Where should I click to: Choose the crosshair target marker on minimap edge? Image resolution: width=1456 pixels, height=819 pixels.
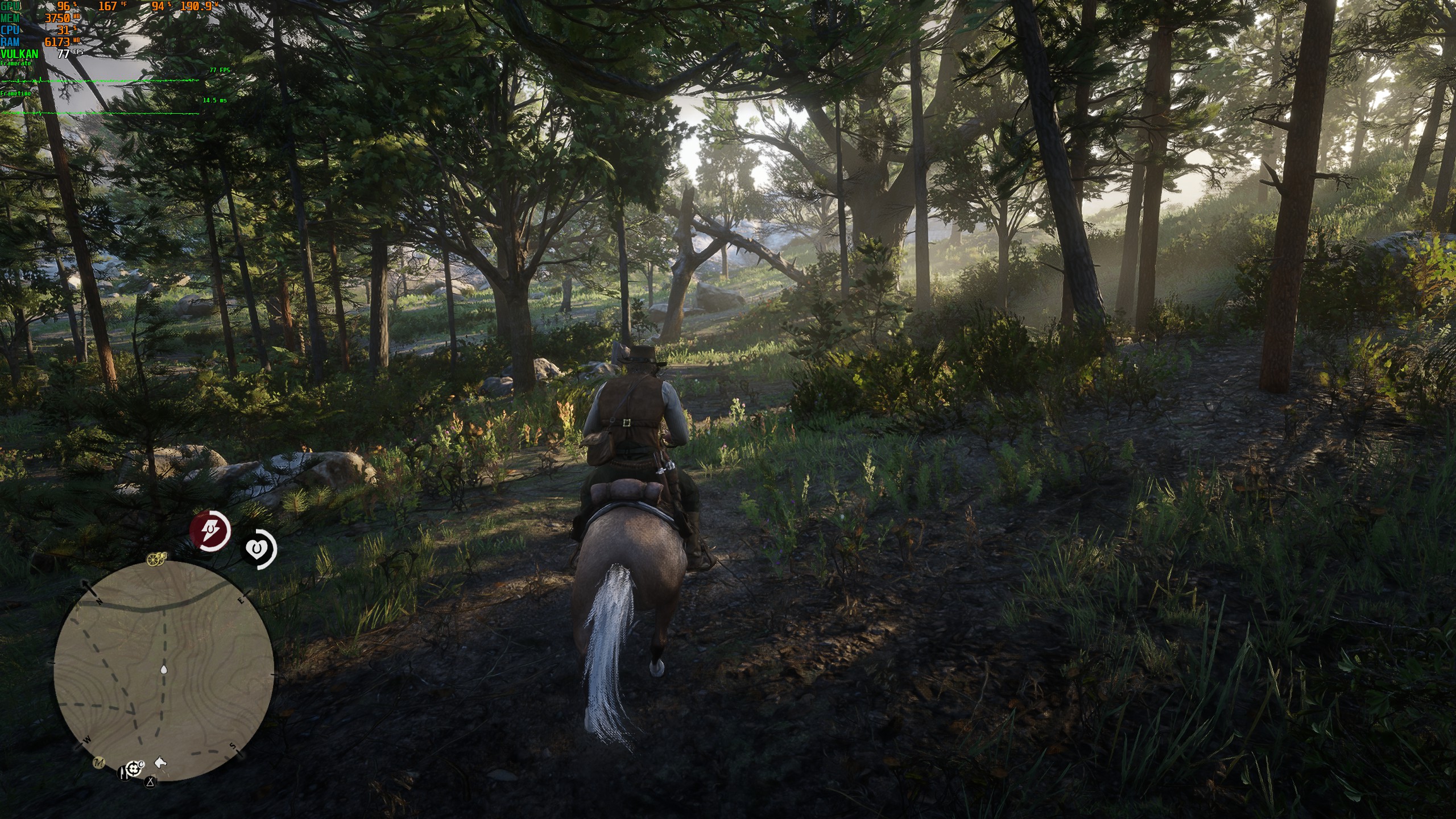134,768
